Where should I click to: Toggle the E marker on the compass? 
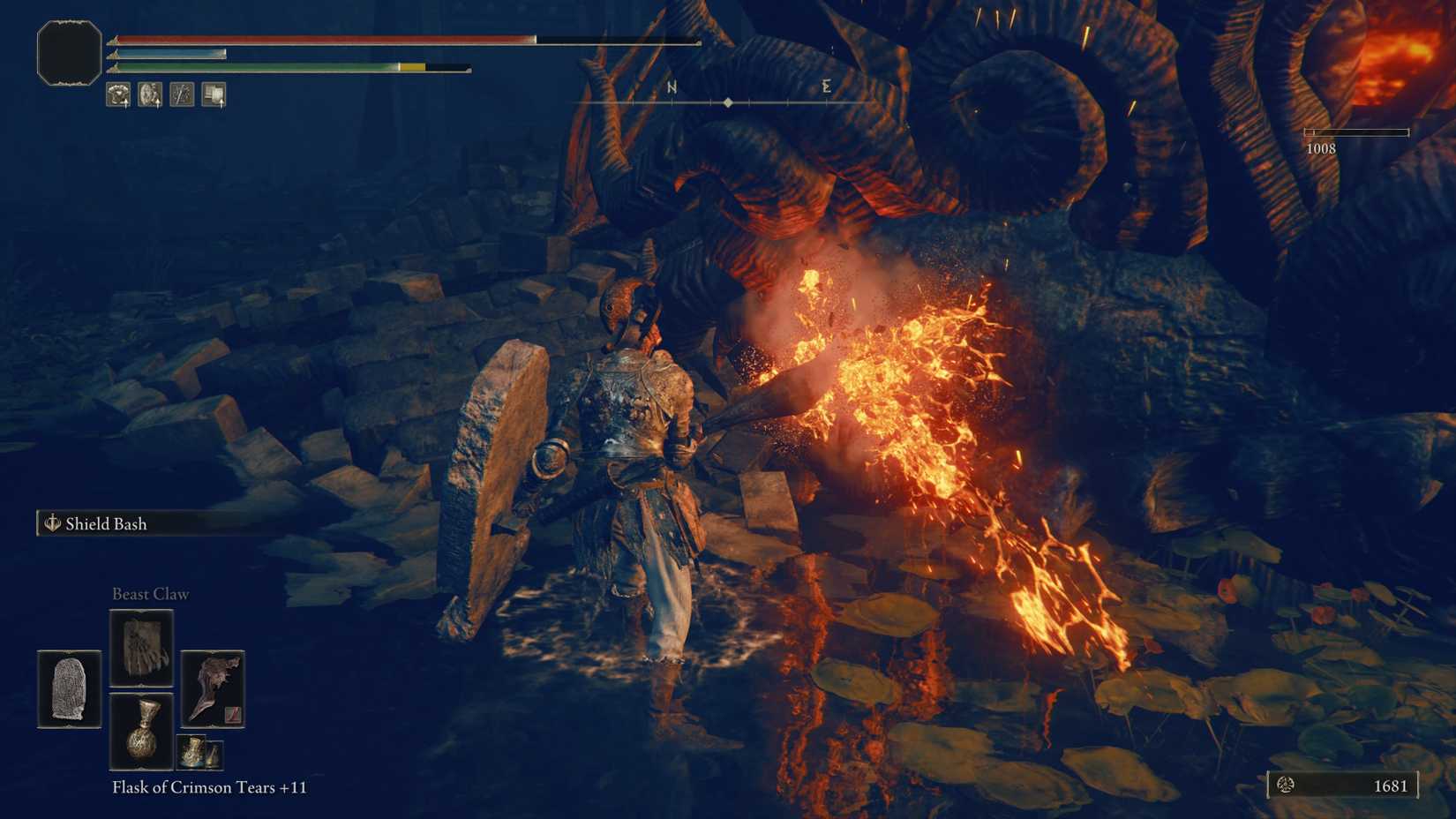(825, 87)
